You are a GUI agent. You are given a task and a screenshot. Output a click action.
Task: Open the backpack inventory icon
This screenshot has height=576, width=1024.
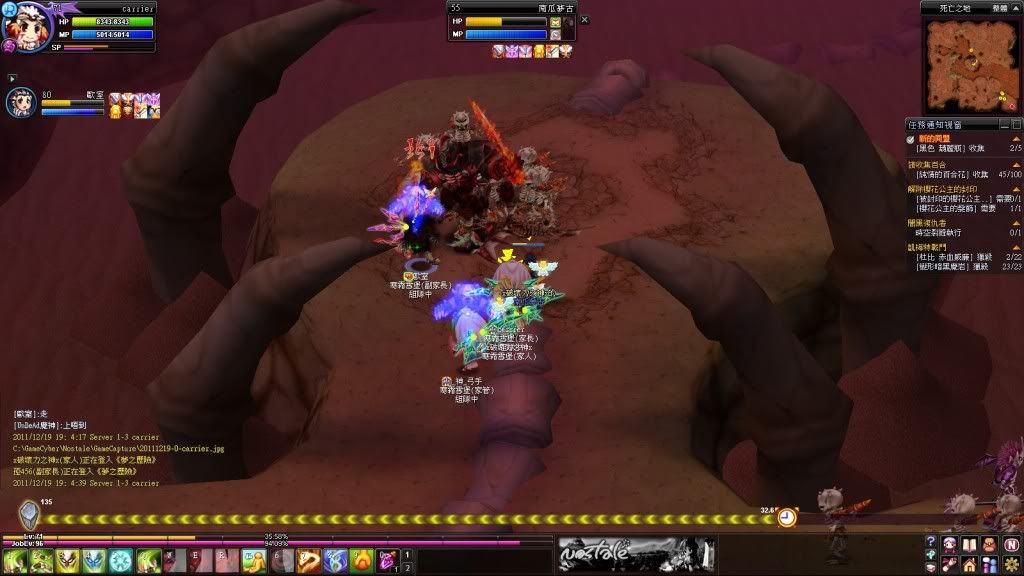(x=989, y=544)
